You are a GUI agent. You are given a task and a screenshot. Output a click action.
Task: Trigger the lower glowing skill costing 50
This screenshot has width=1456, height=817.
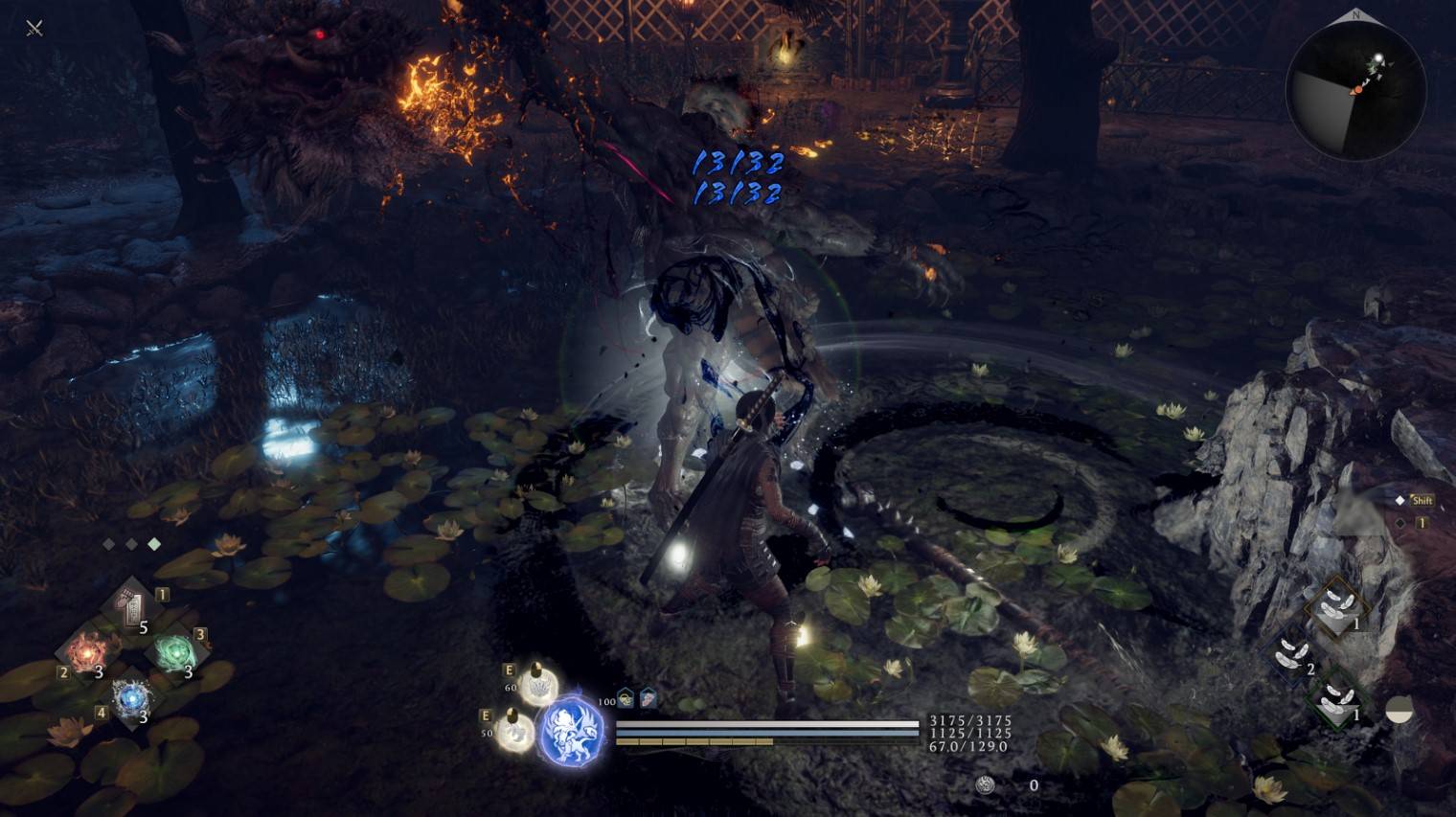[x=515, y=731]
